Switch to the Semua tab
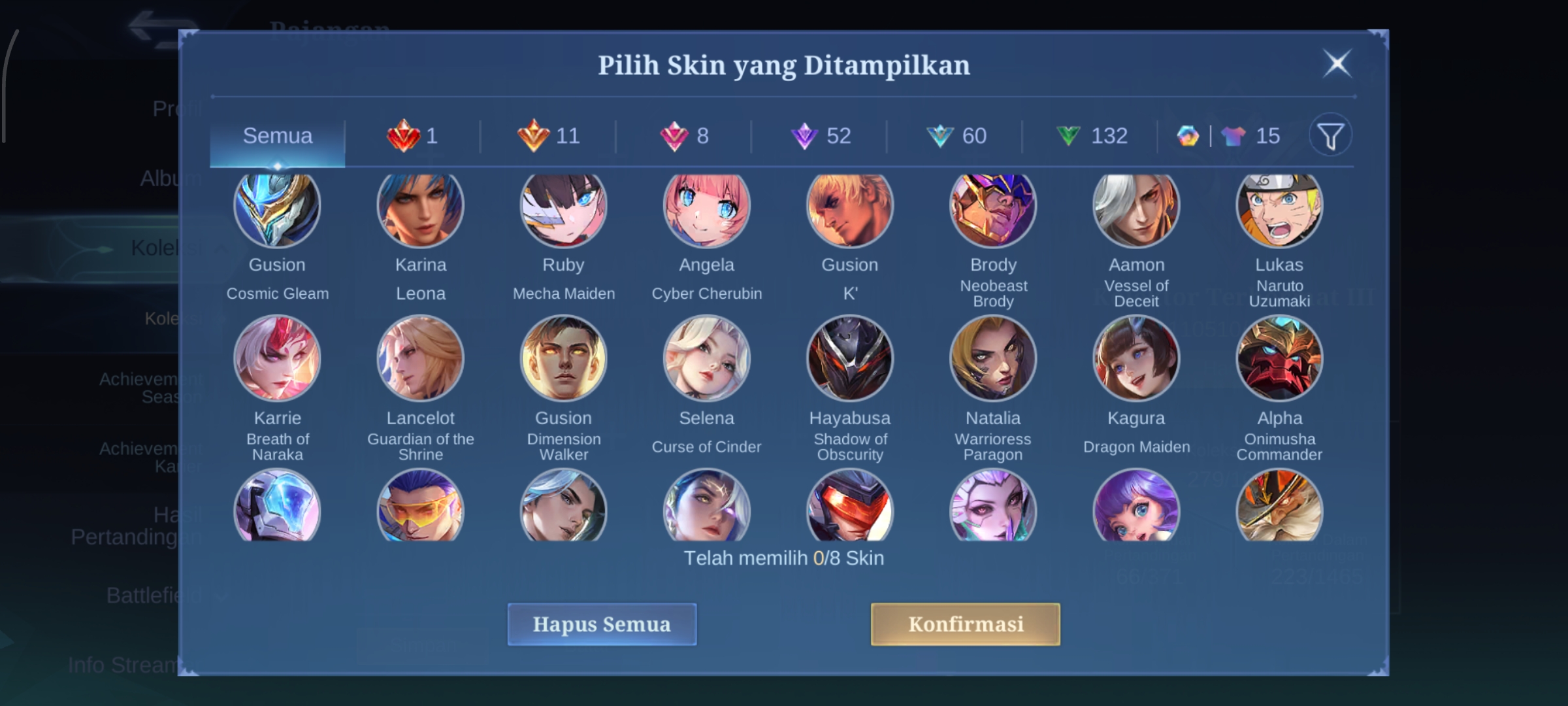Image resolution: width=1568 pixels, height=706 pixels. (278, 136)
